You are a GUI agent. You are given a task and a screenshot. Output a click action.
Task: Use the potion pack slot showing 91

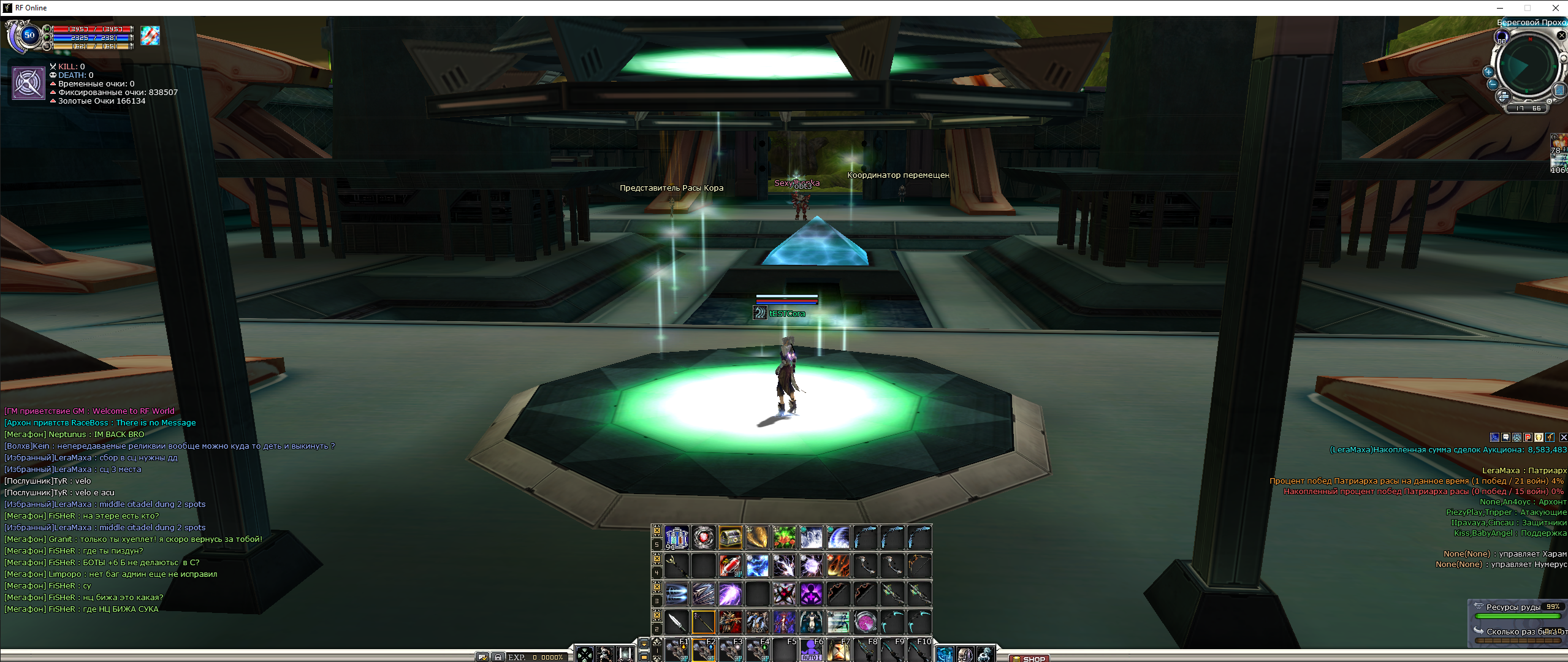pos(676,538)
